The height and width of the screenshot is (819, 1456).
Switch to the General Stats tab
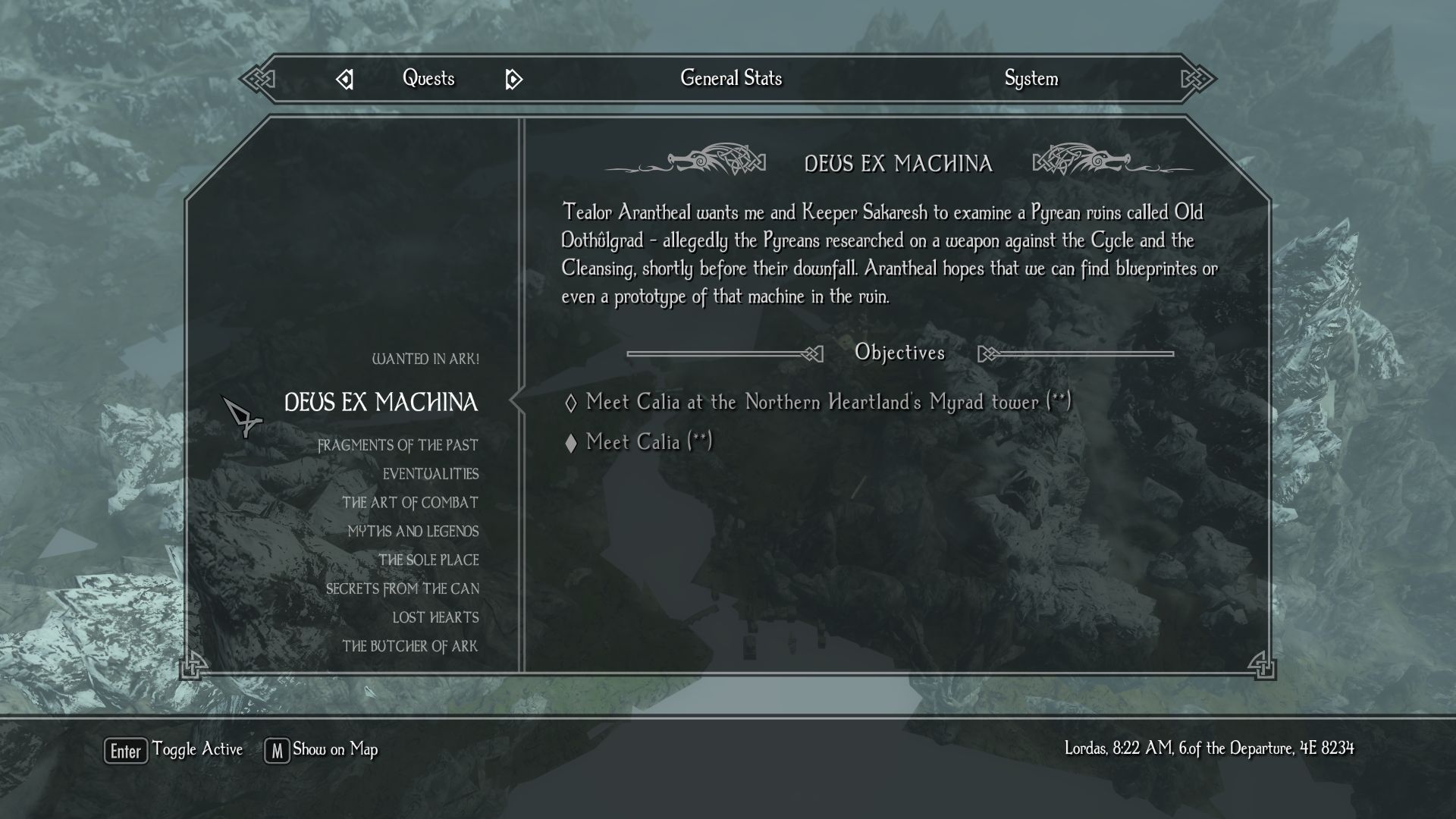[730, 78]
